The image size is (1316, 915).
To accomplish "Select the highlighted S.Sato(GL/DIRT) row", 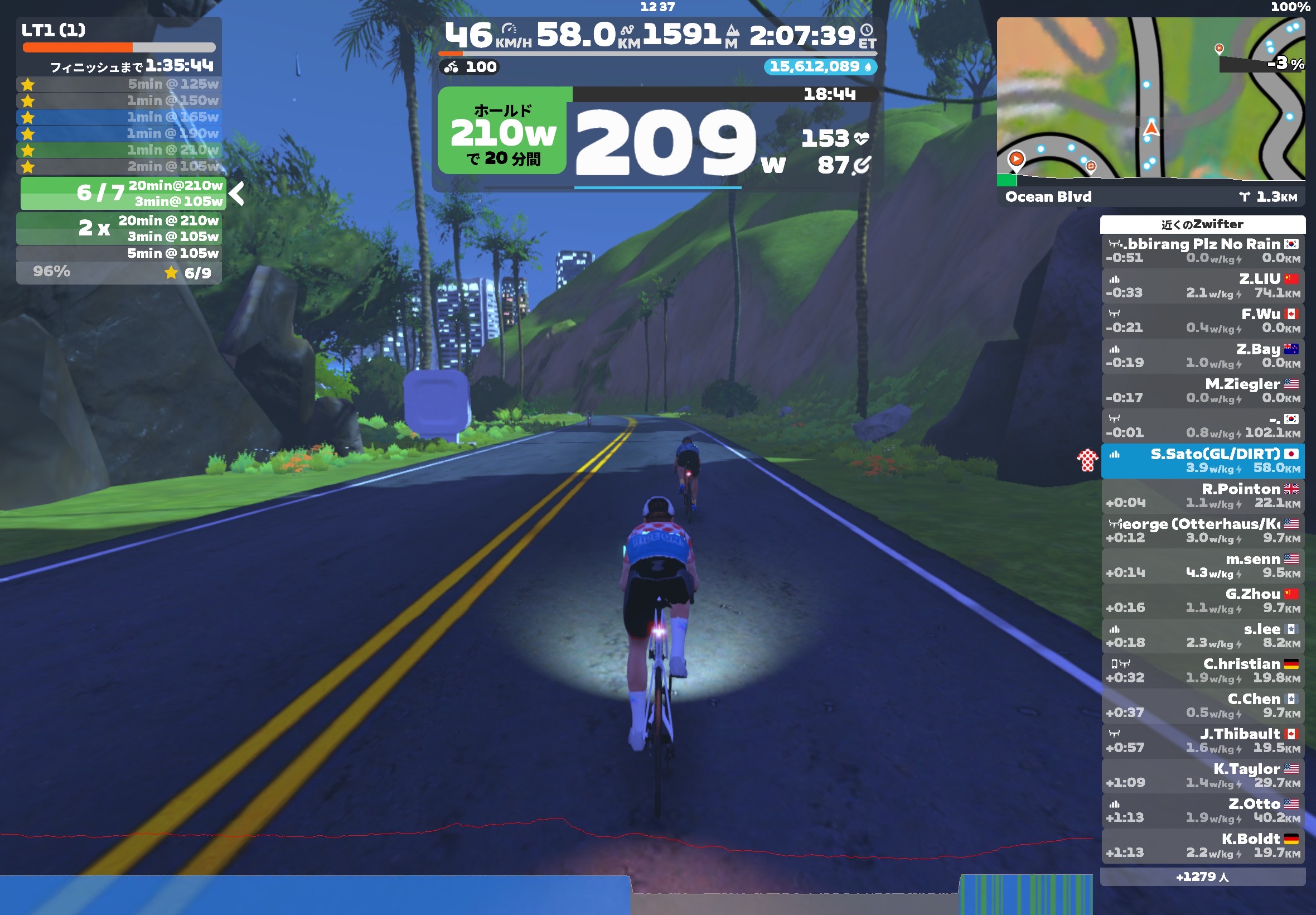I will [x=1203, y=460].
